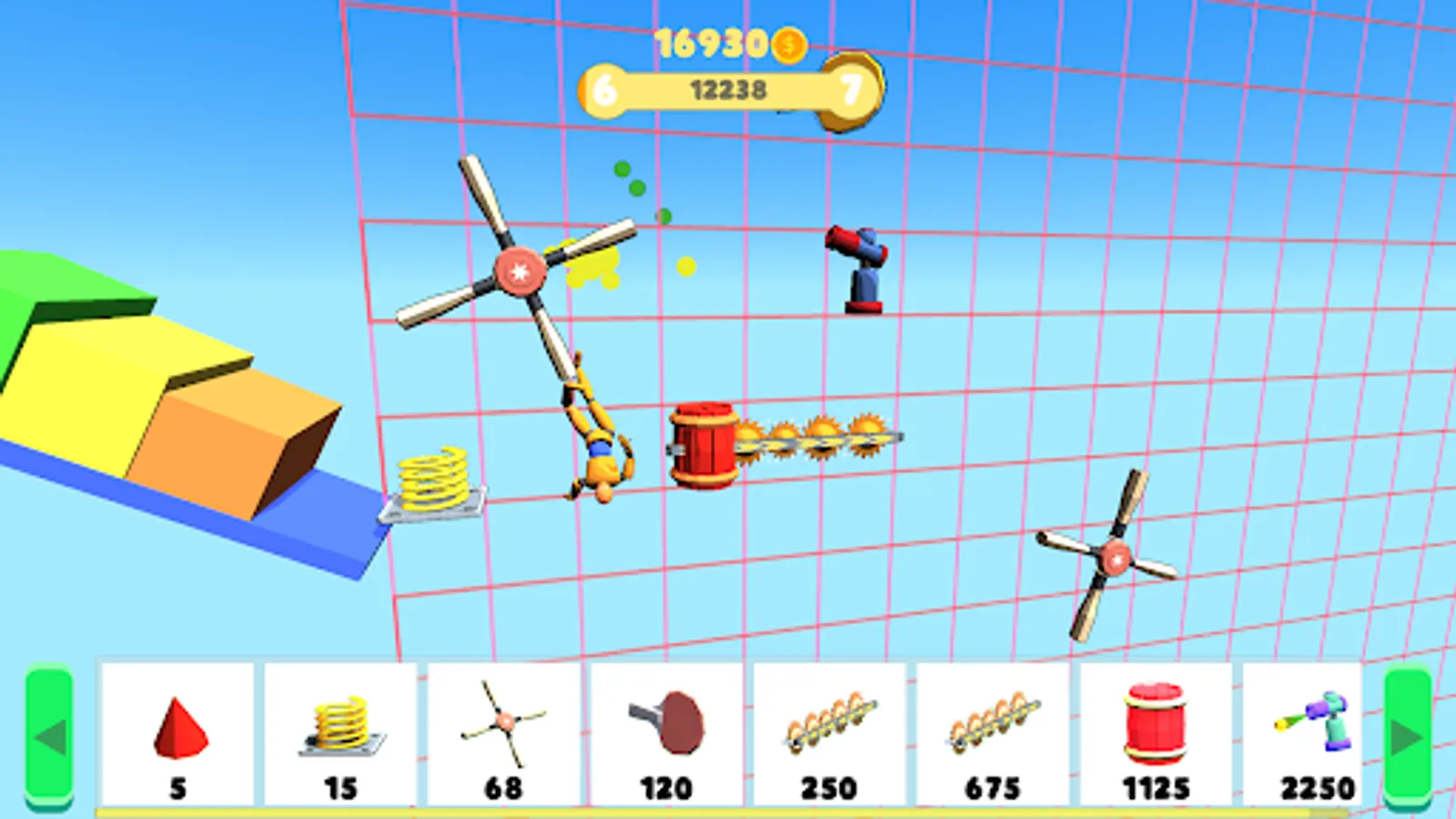Select the spring placed on the blue platform
Image resolution: width=1456 pixels, height=819 pixels.
(435, 478)
